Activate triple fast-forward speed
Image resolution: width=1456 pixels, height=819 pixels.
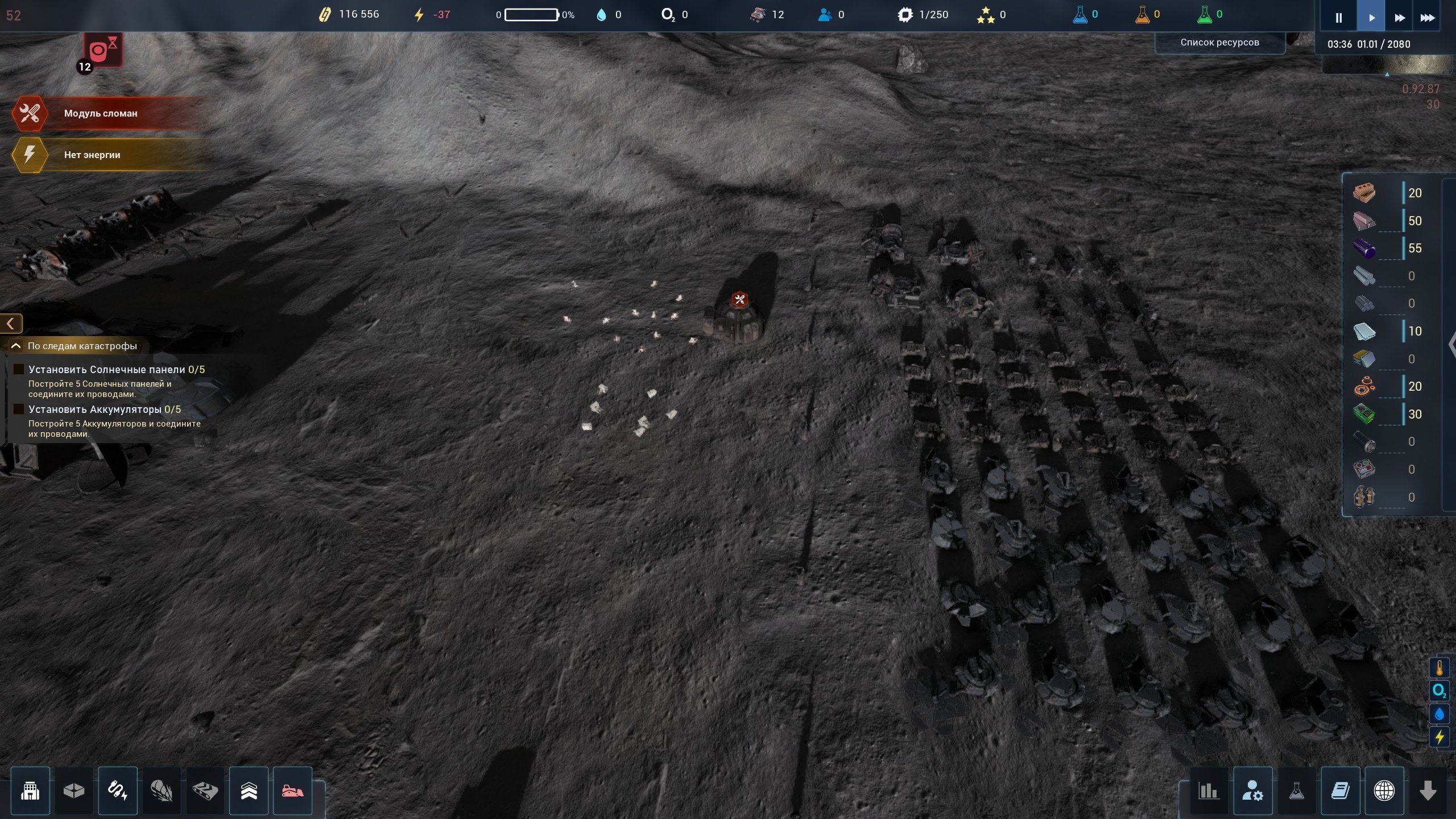point(1428,18)
